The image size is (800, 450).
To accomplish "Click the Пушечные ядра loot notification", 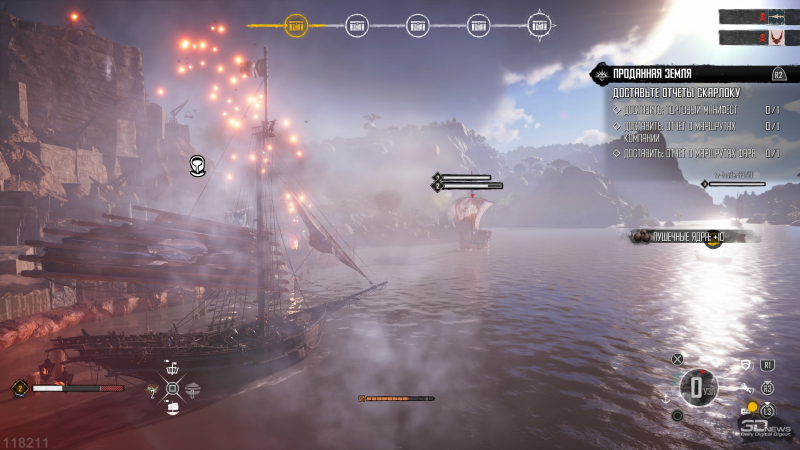I will [688, 236].
